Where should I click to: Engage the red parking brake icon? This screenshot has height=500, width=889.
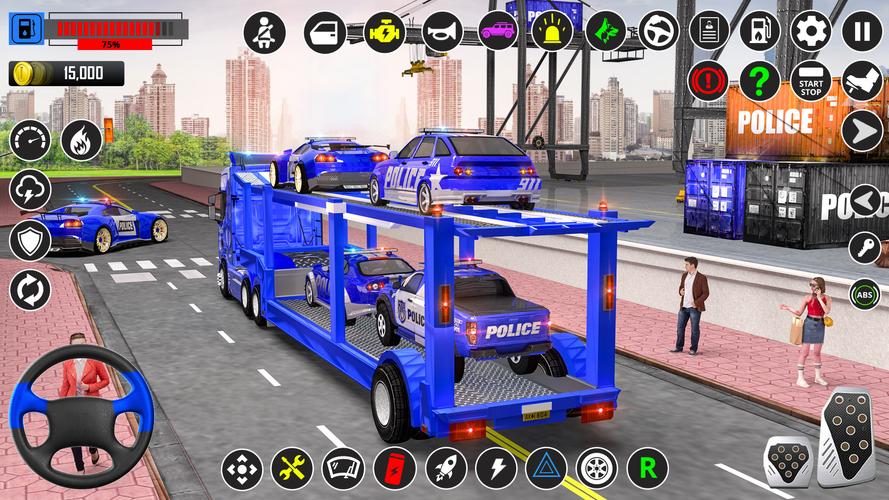point(709,81)
